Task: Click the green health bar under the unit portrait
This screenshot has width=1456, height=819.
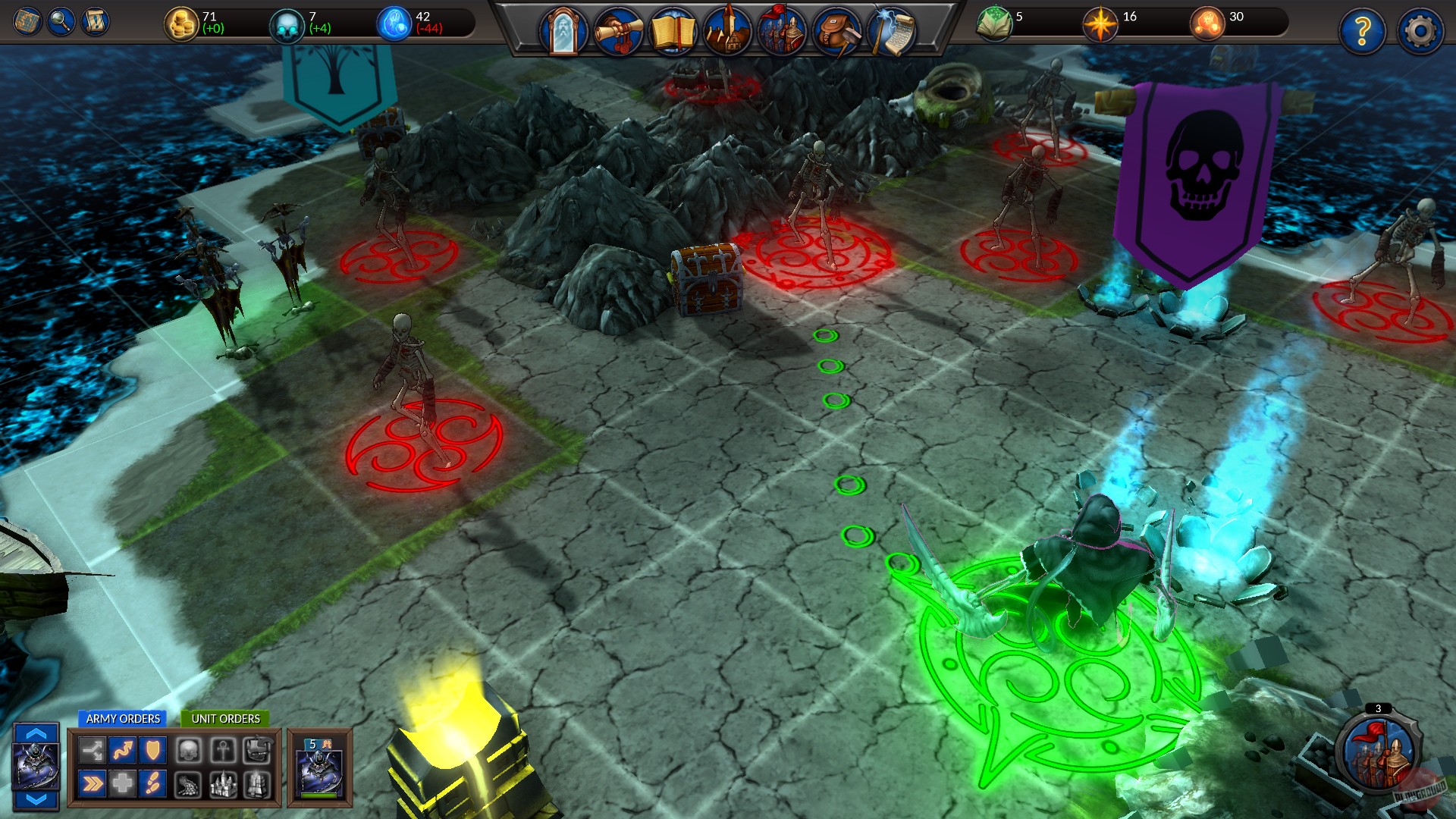Action: 318,797
